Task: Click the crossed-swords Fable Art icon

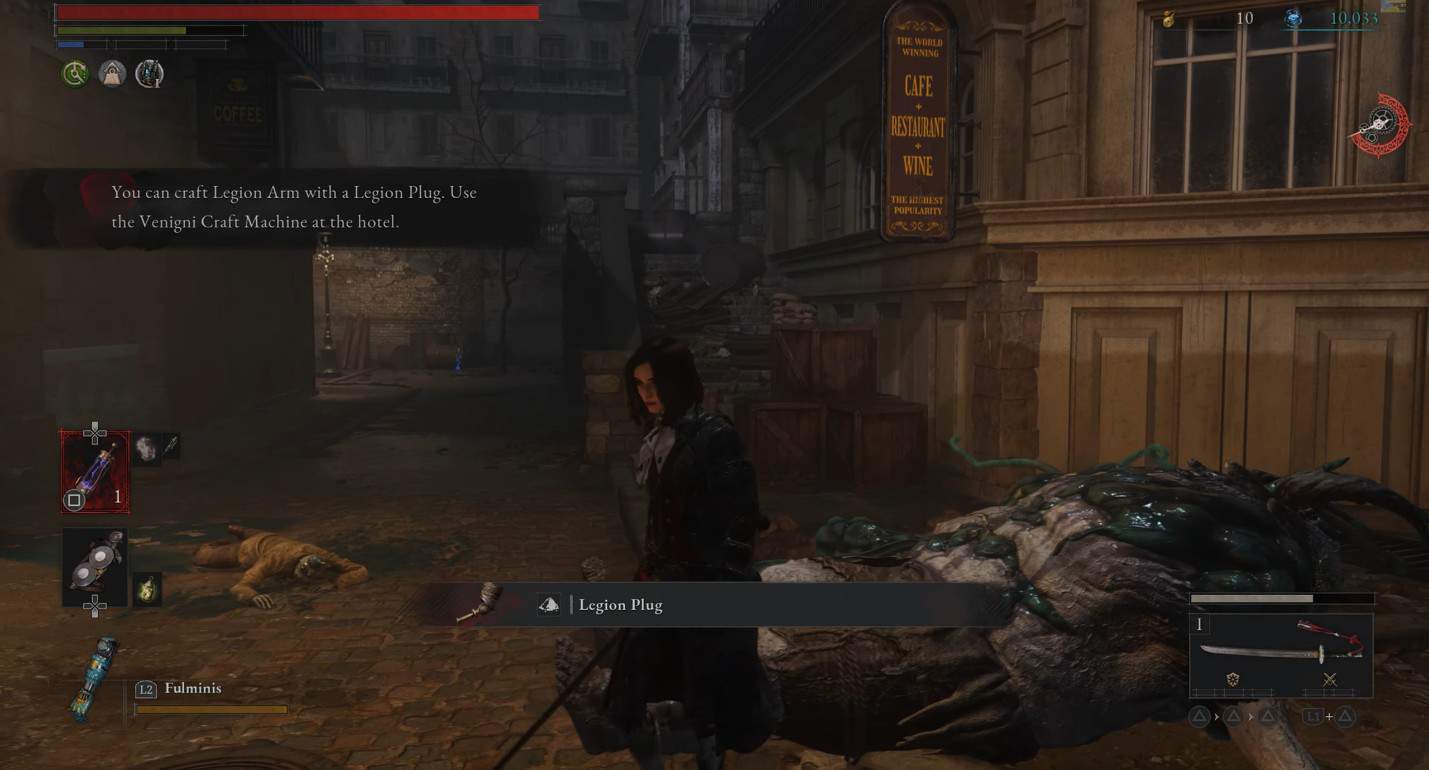Action: tap(1329, 680)
